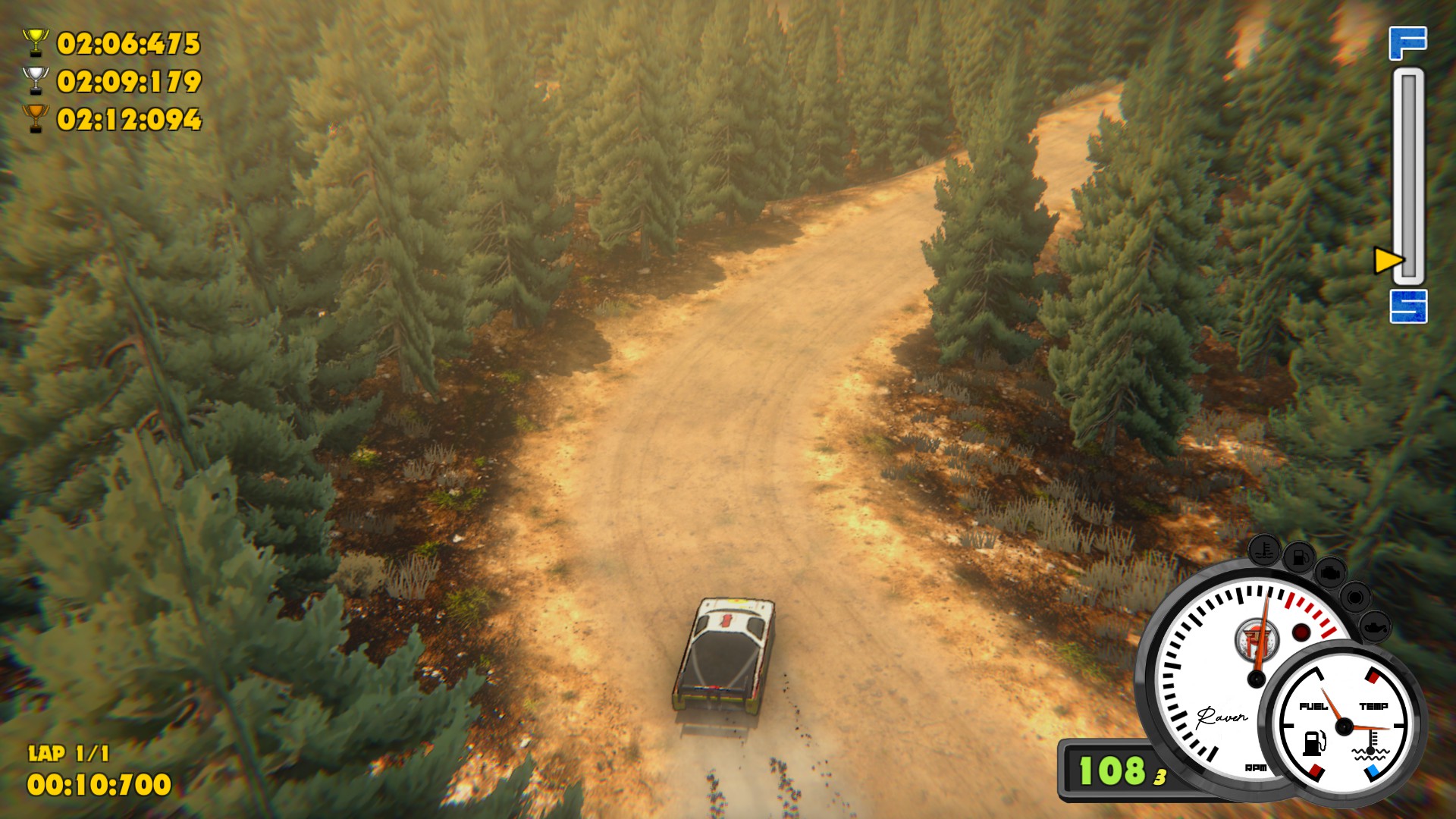Click the oil pressure warning light

click(1373, 627)
